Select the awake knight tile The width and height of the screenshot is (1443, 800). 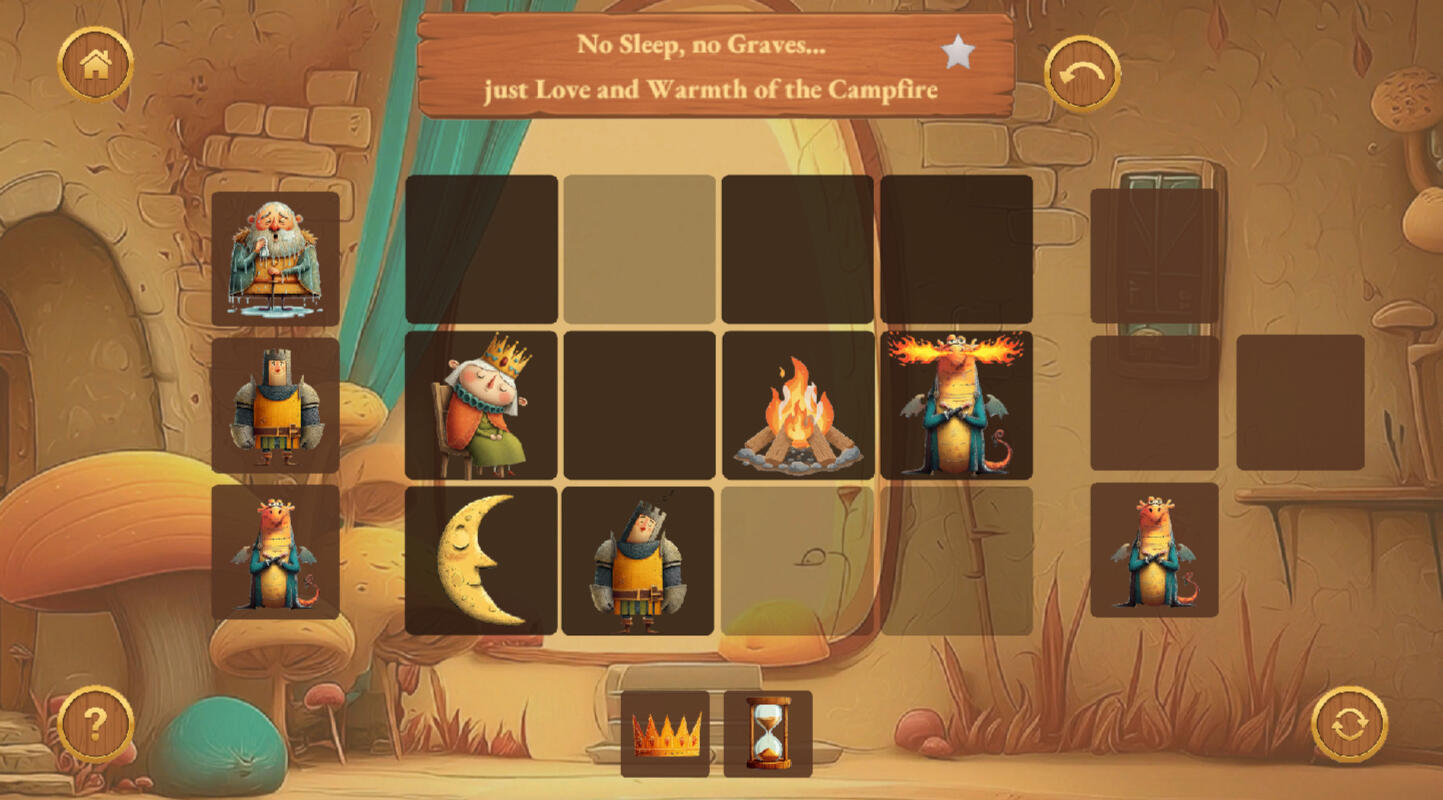click(275, 405)
